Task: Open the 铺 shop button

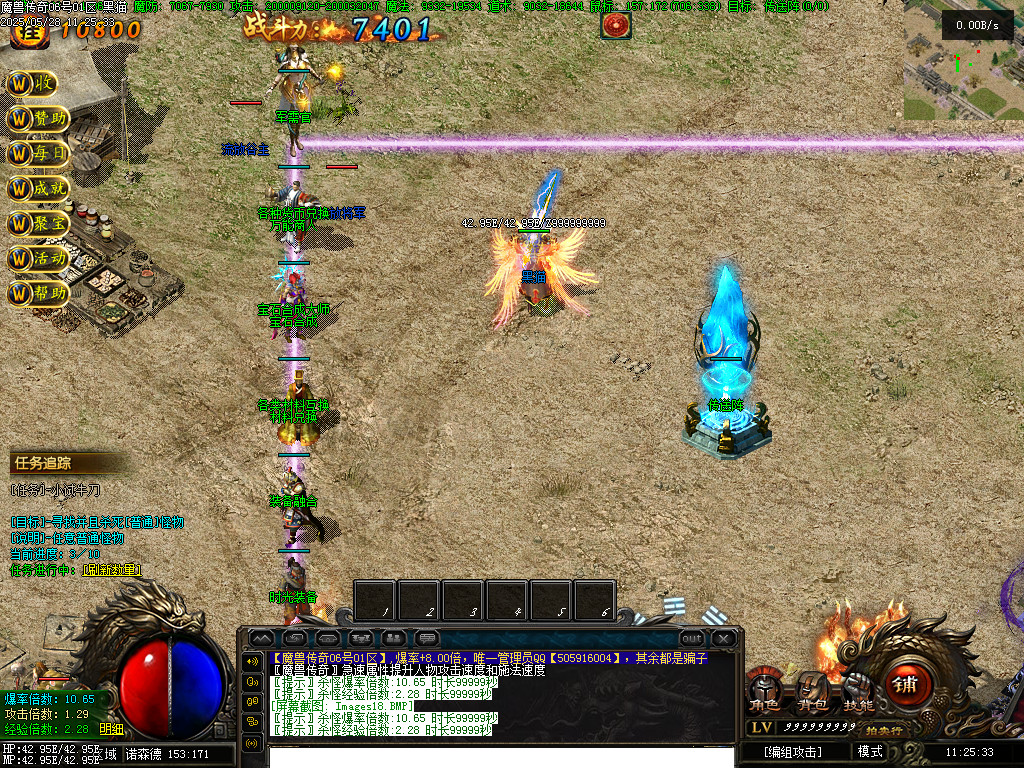Action: tap(906, 686)
